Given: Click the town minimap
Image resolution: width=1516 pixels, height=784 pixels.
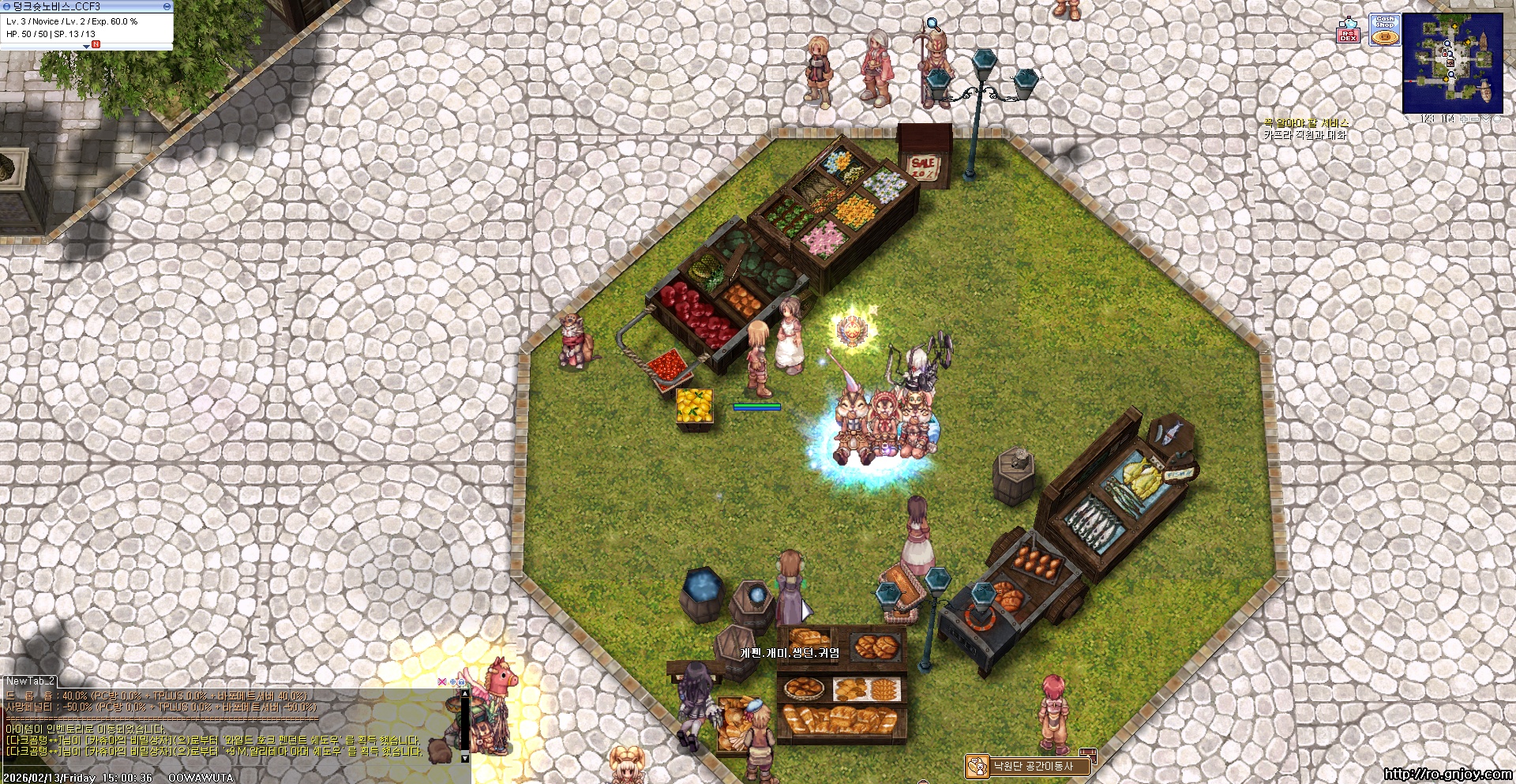Looking at the screenshot, I should 1452,63.
